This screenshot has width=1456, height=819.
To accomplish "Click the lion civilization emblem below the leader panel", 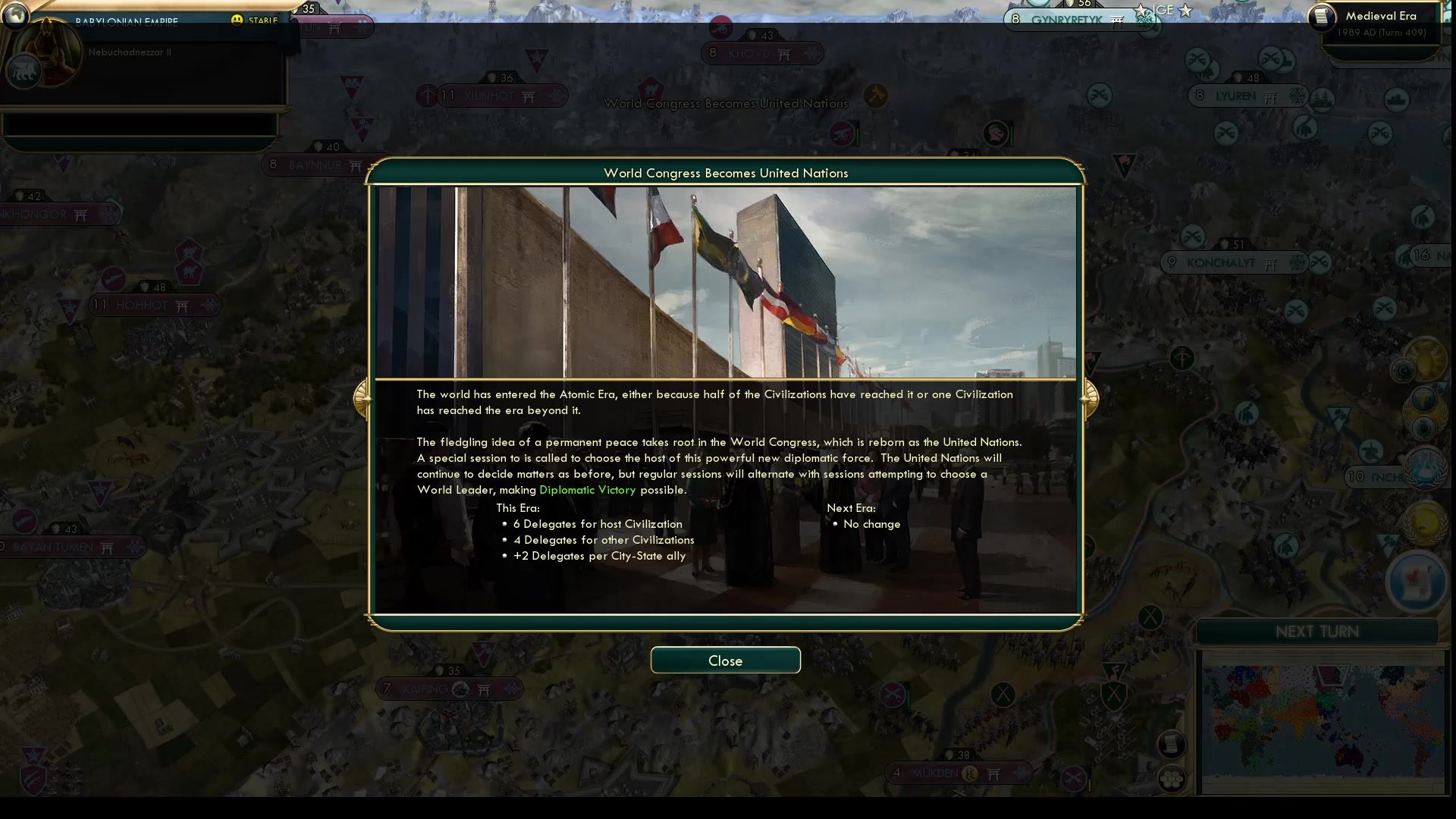I will coord(23,72).
